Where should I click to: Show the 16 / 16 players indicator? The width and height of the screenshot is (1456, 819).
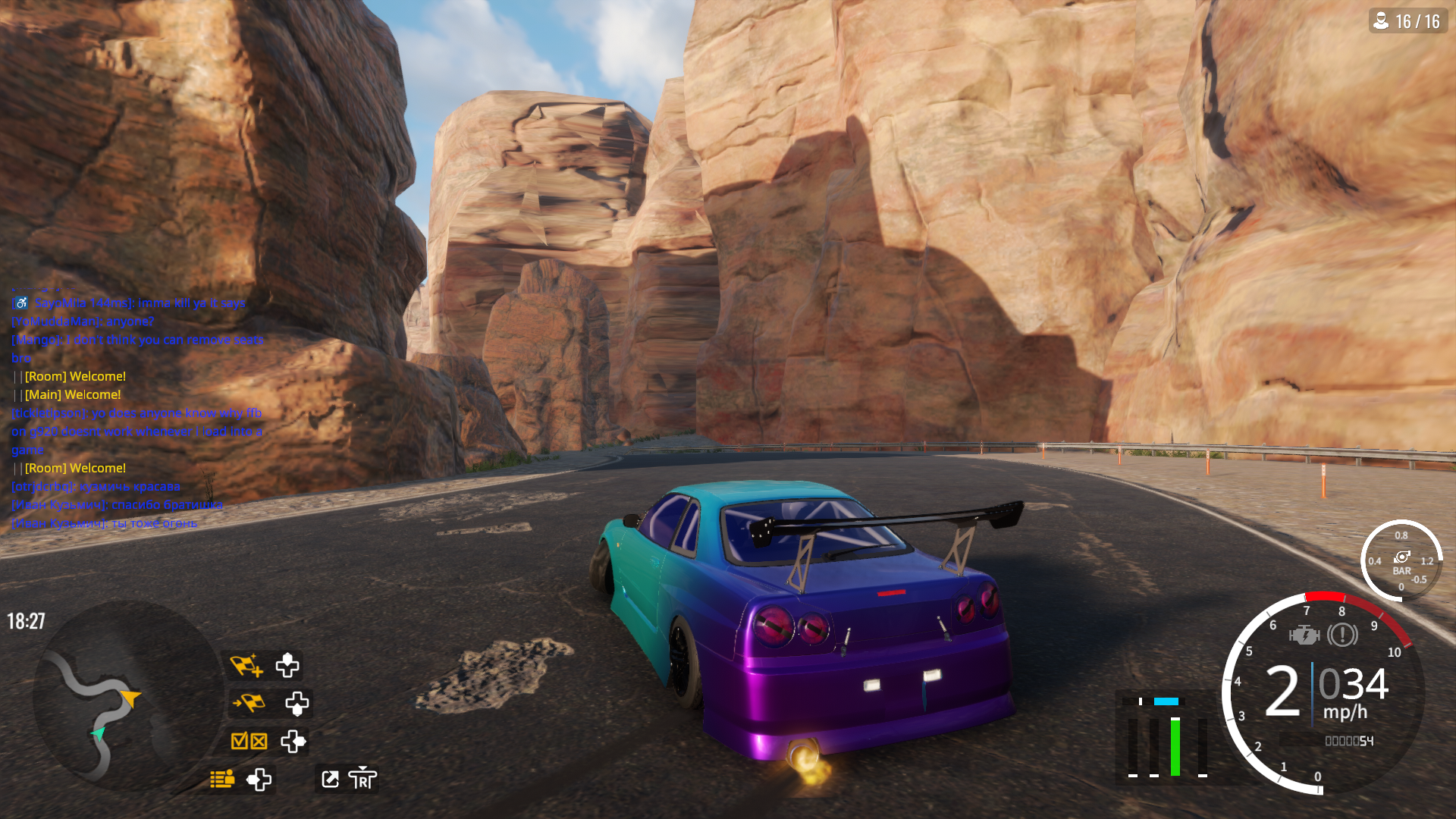1408,21
